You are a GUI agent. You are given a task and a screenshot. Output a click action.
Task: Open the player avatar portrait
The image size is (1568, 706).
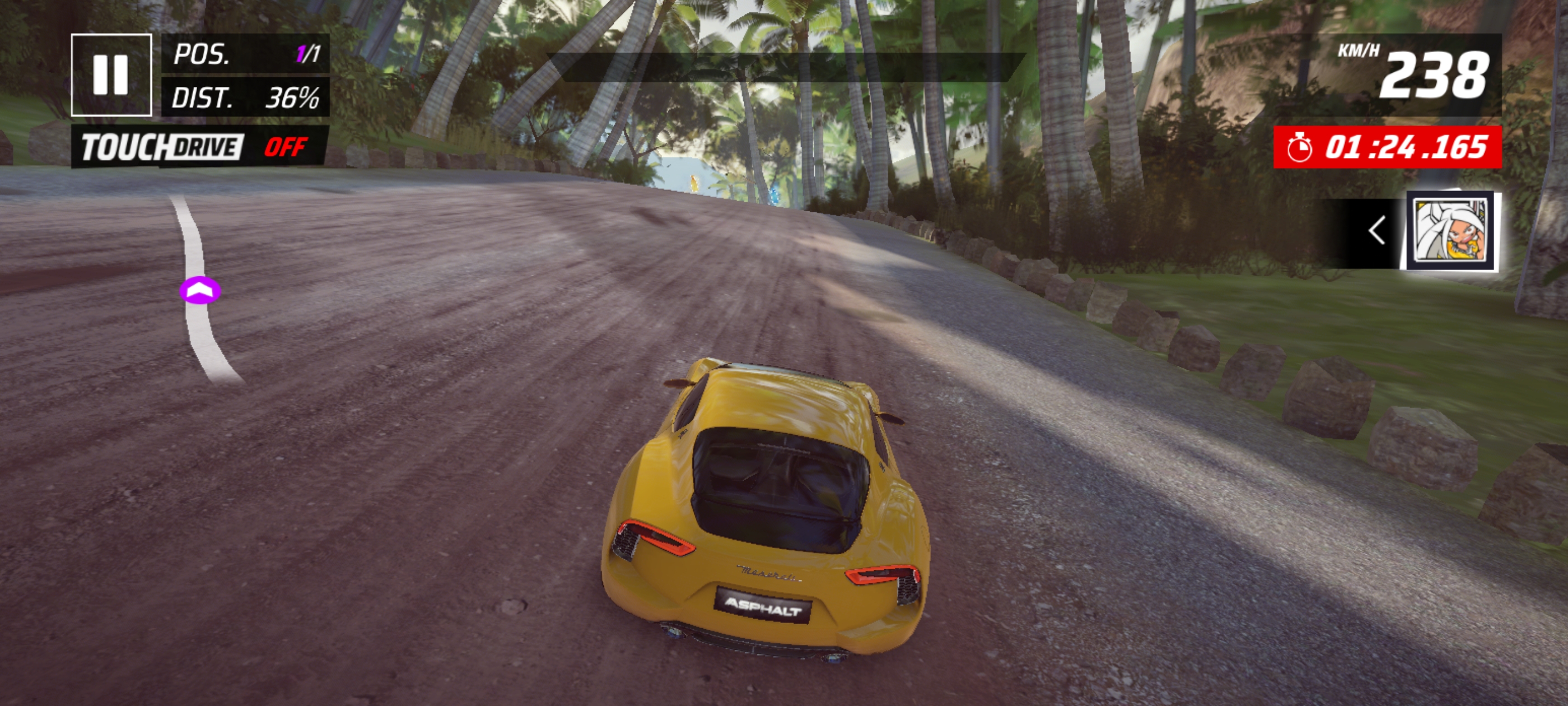click(1452, 231)
